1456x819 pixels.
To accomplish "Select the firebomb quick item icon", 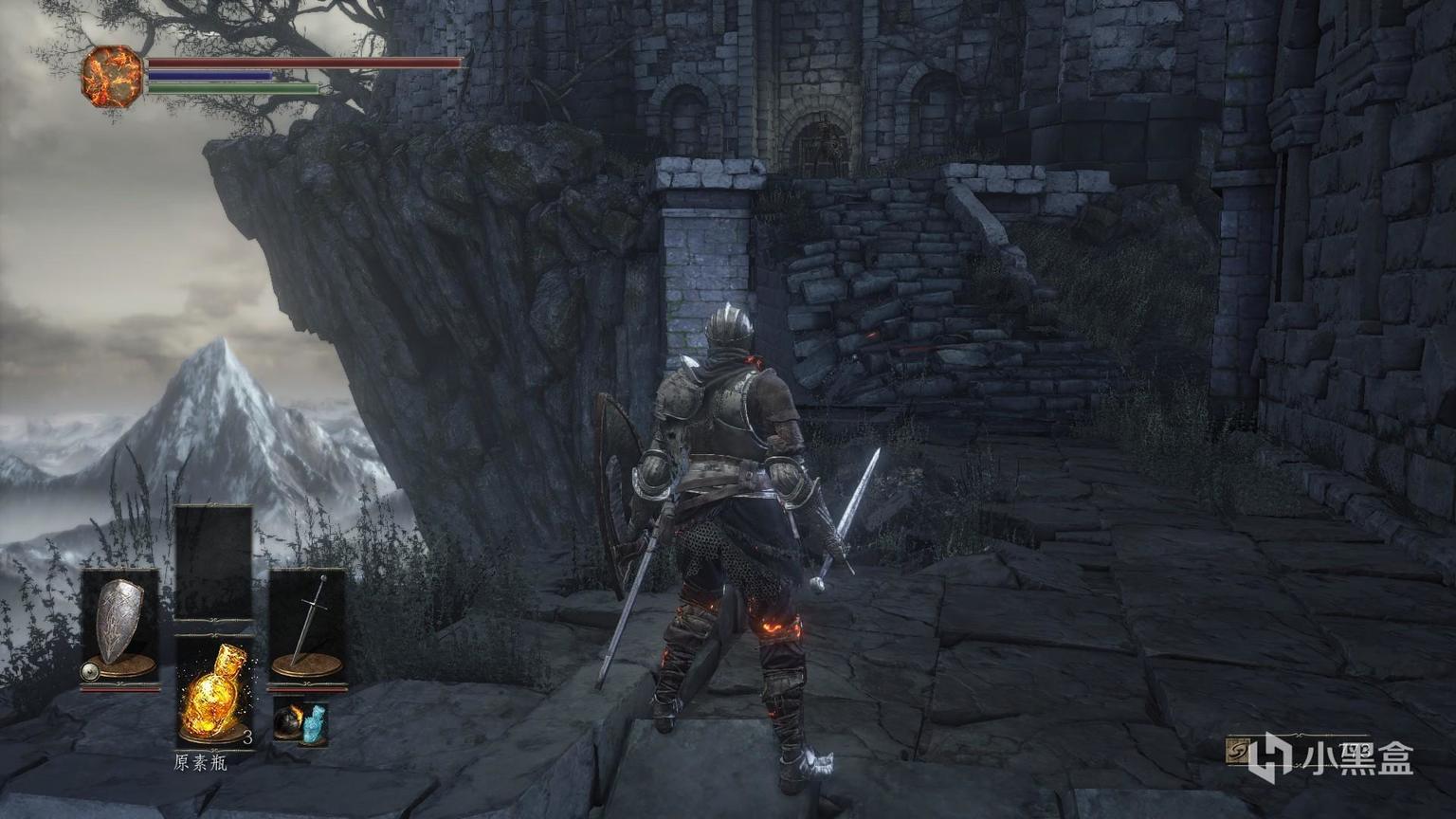I will pos(288,723).
